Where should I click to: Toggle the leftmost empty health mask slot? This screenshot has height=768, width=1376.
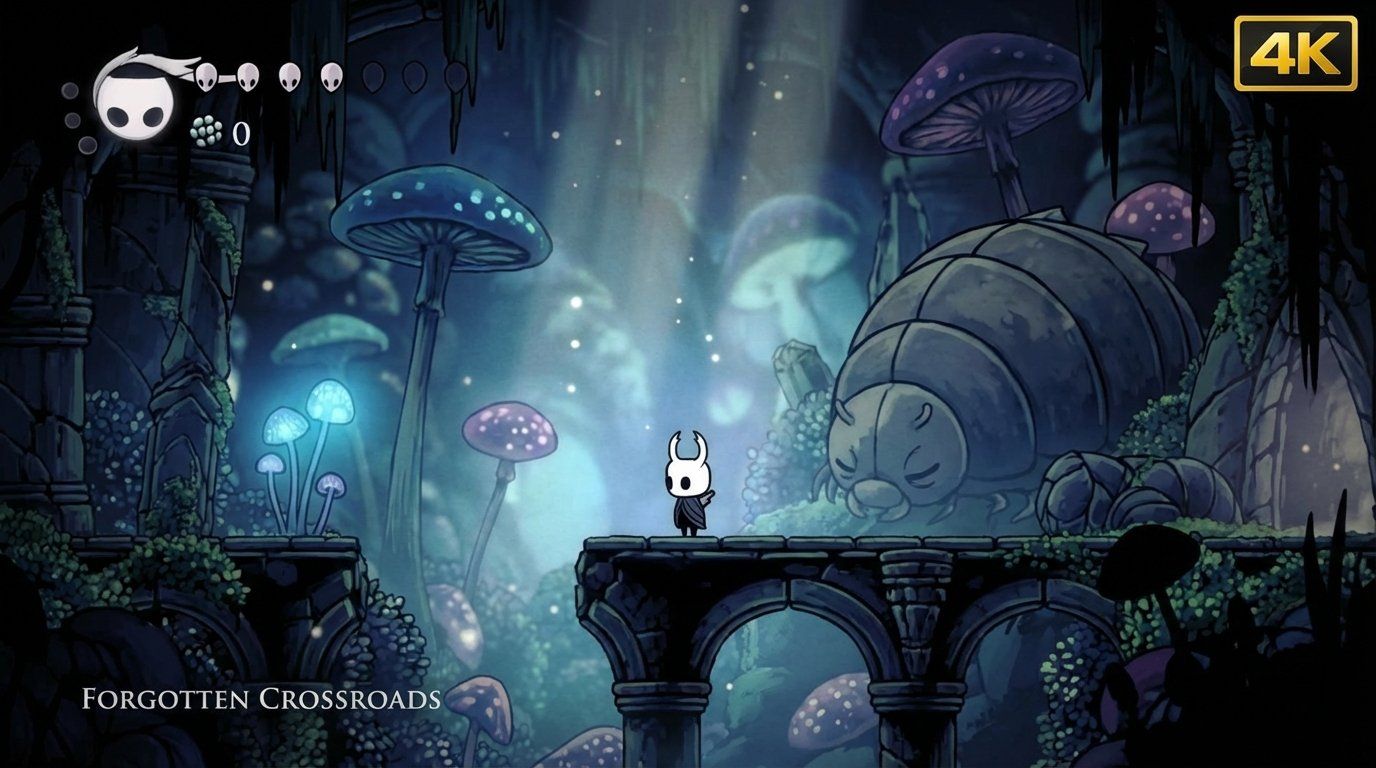coord(375,78)
